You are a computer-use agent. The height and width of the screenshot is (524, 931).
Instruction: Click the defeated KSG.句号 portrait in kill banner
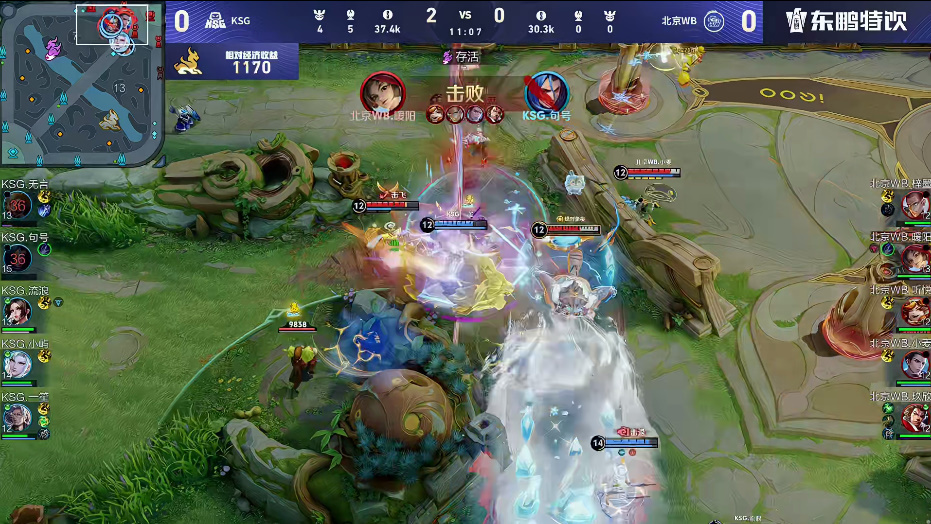tap(546, 92)
